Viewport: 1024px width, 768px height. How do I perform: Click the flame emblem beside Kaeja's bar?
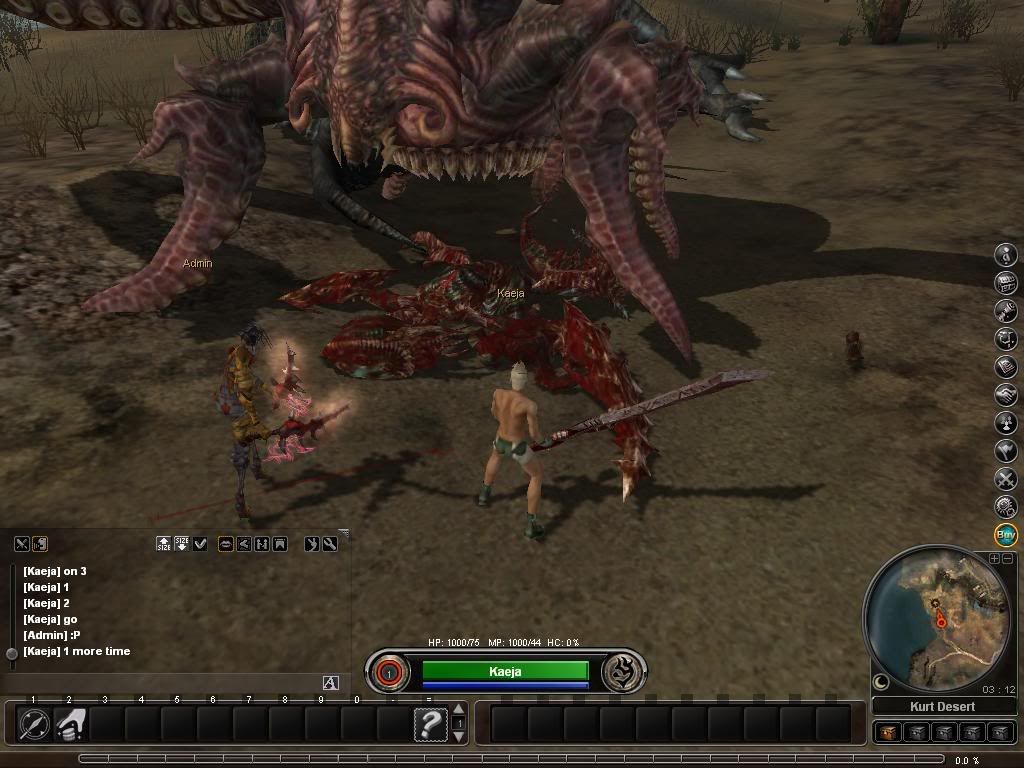tap(623, 672)
